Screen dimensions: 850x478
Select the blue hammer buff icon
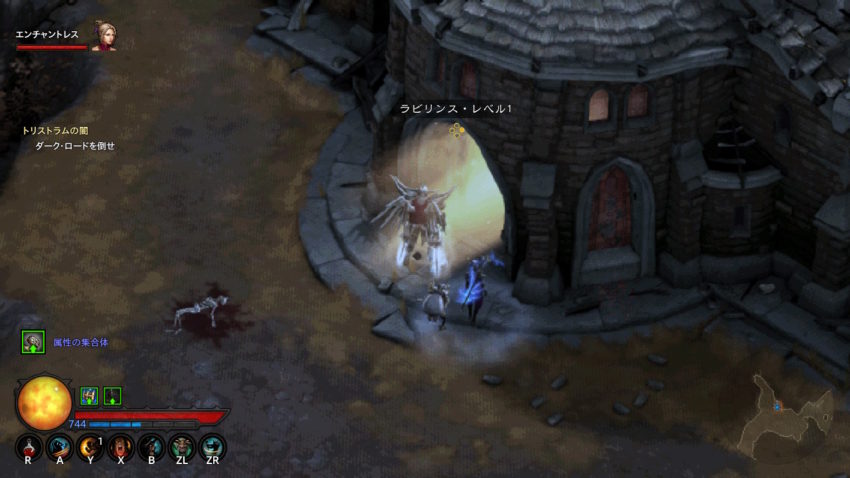[x=89, y=395]
